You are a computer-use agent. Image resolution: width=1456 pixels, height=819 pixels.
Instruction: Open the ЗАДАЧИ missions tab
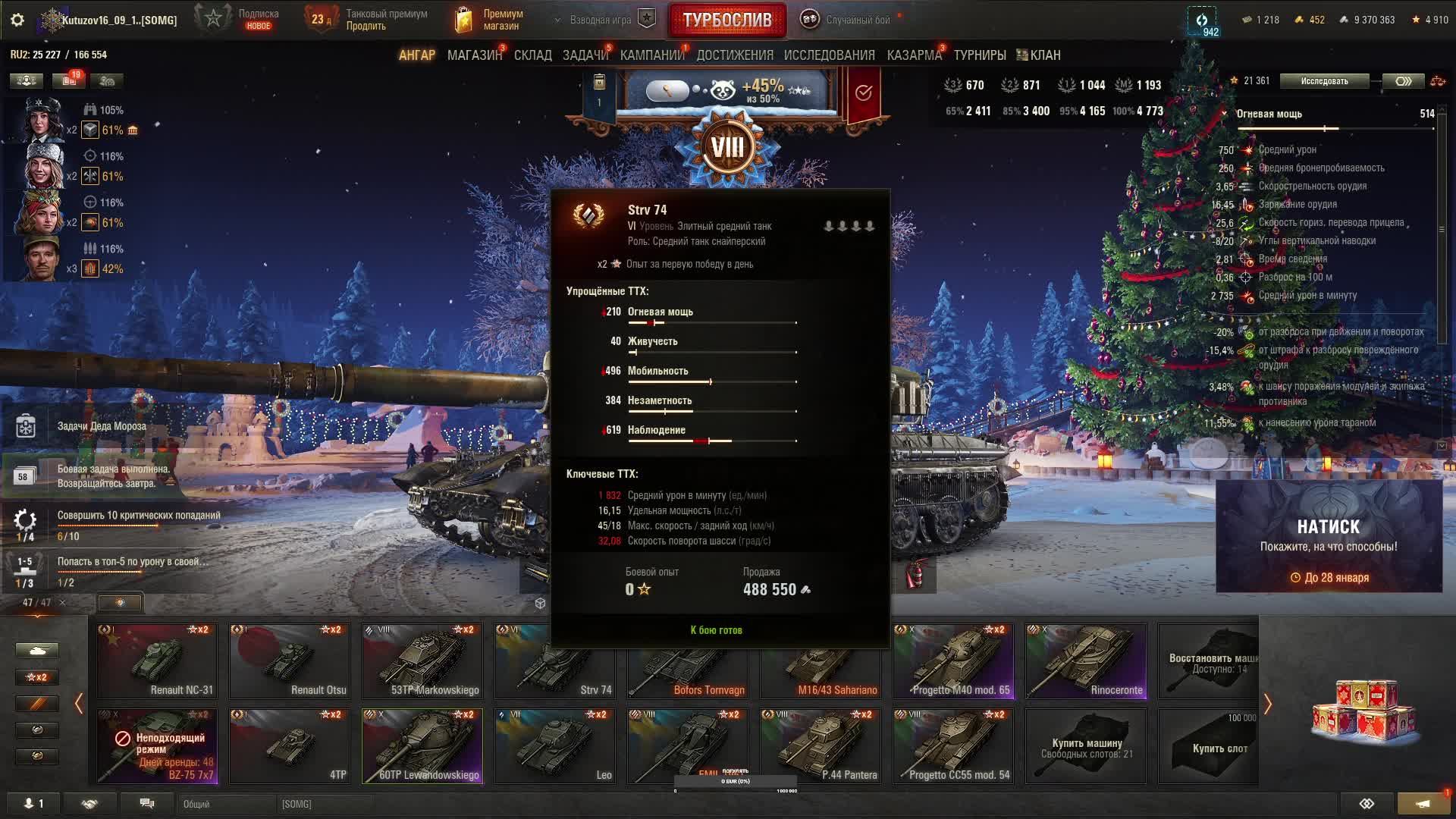(585, 55)
